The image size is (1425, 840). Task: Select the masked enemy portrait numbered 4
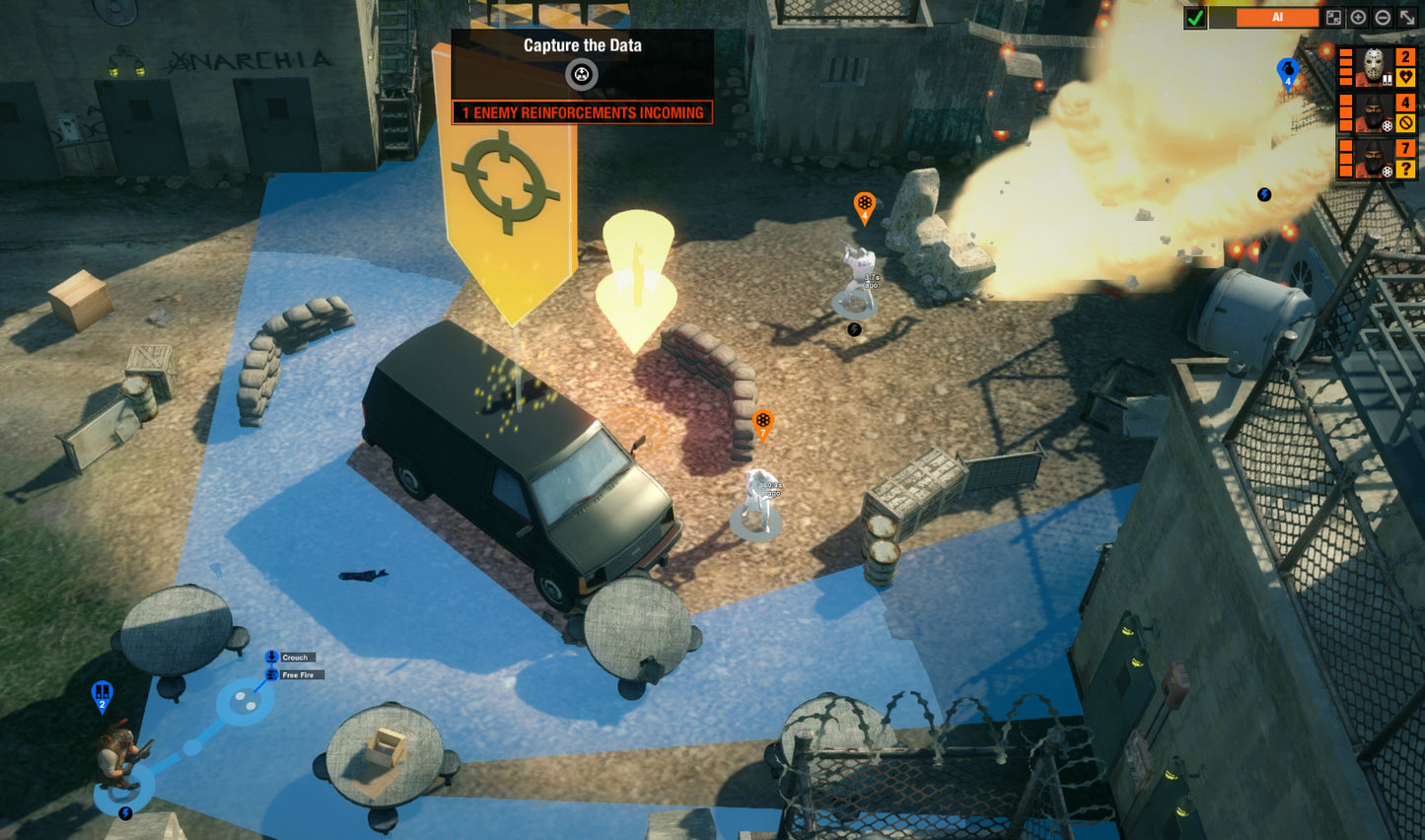point(1374,112)
